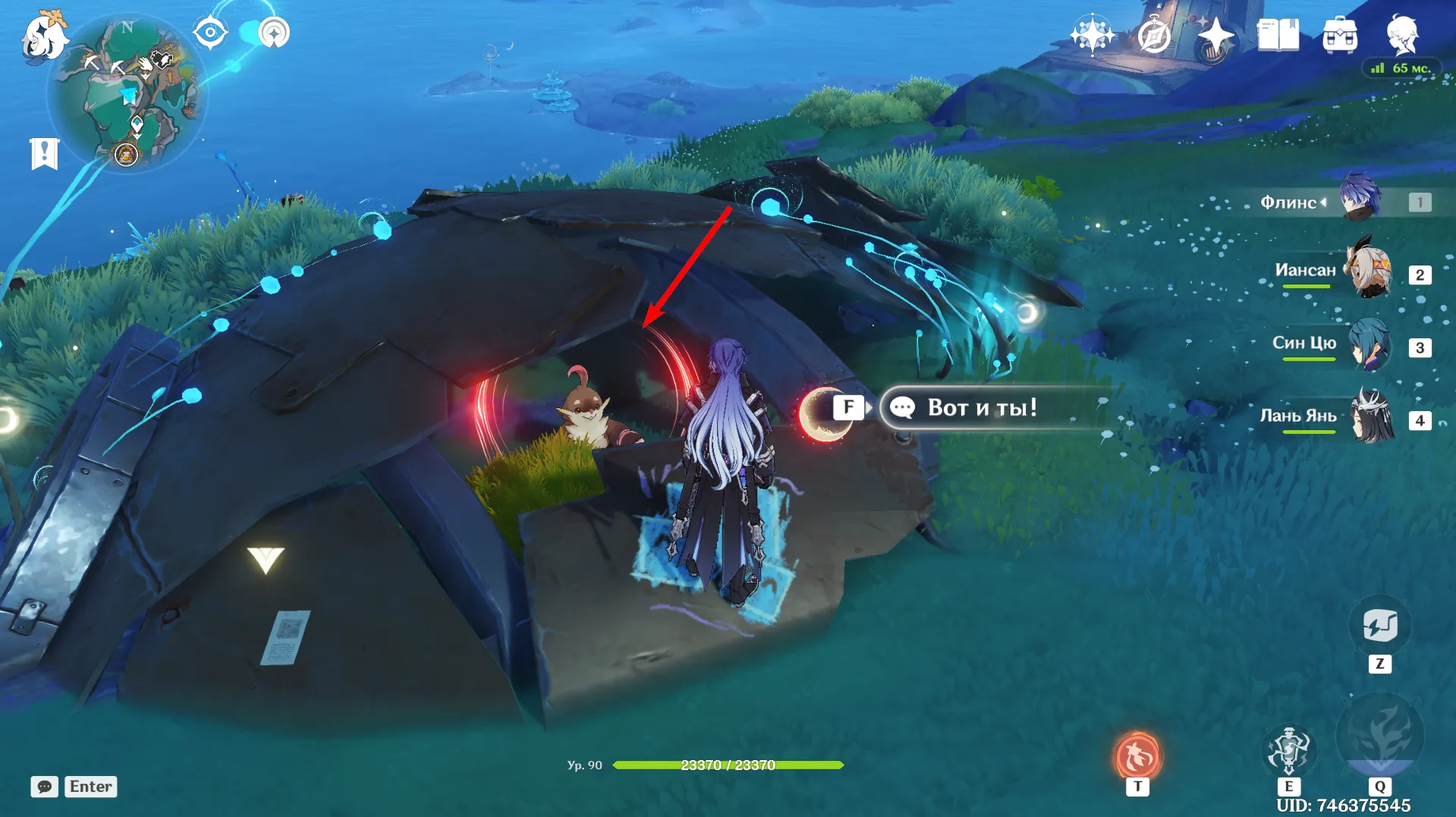
Task: Switch to party member Син Цю
Action: 1370,345
